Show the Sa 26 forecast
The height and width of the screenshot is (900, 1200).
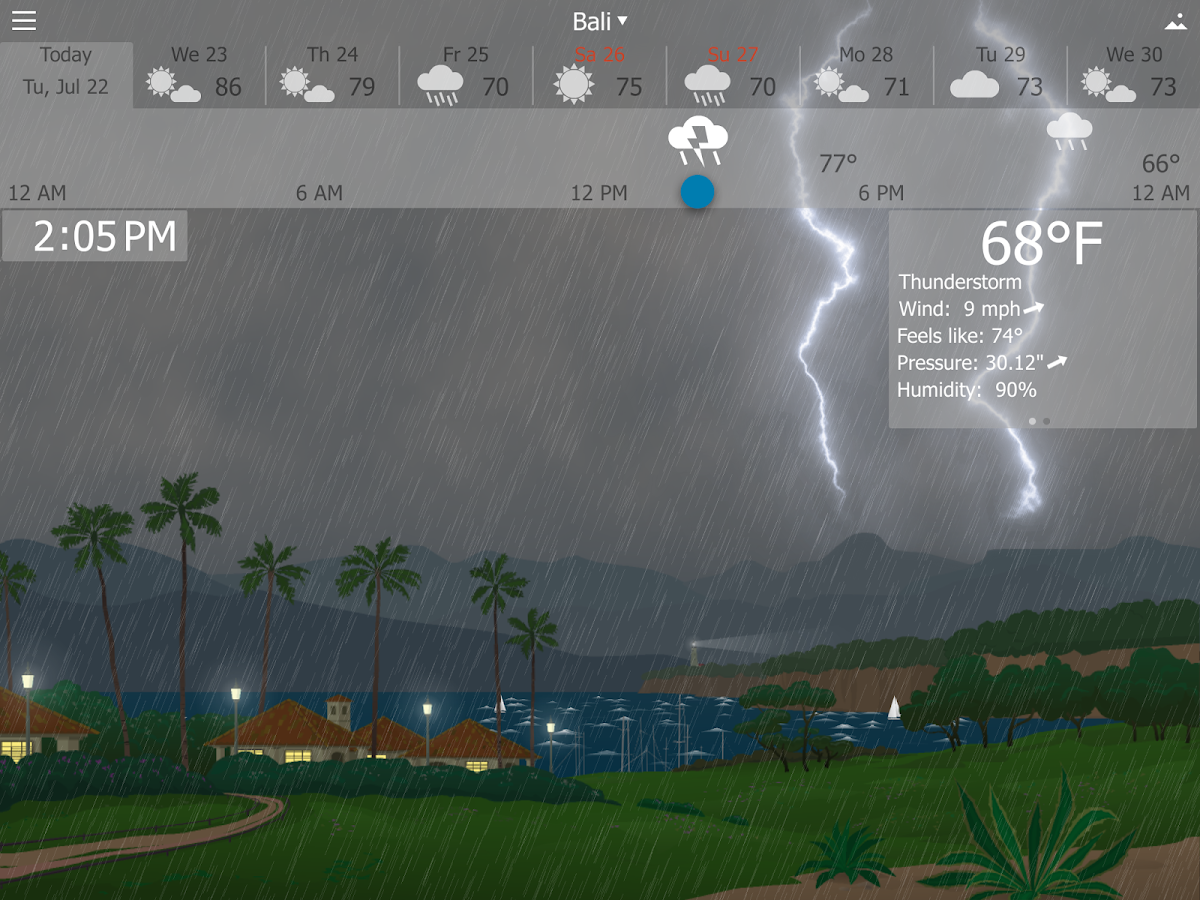[600, 74]
